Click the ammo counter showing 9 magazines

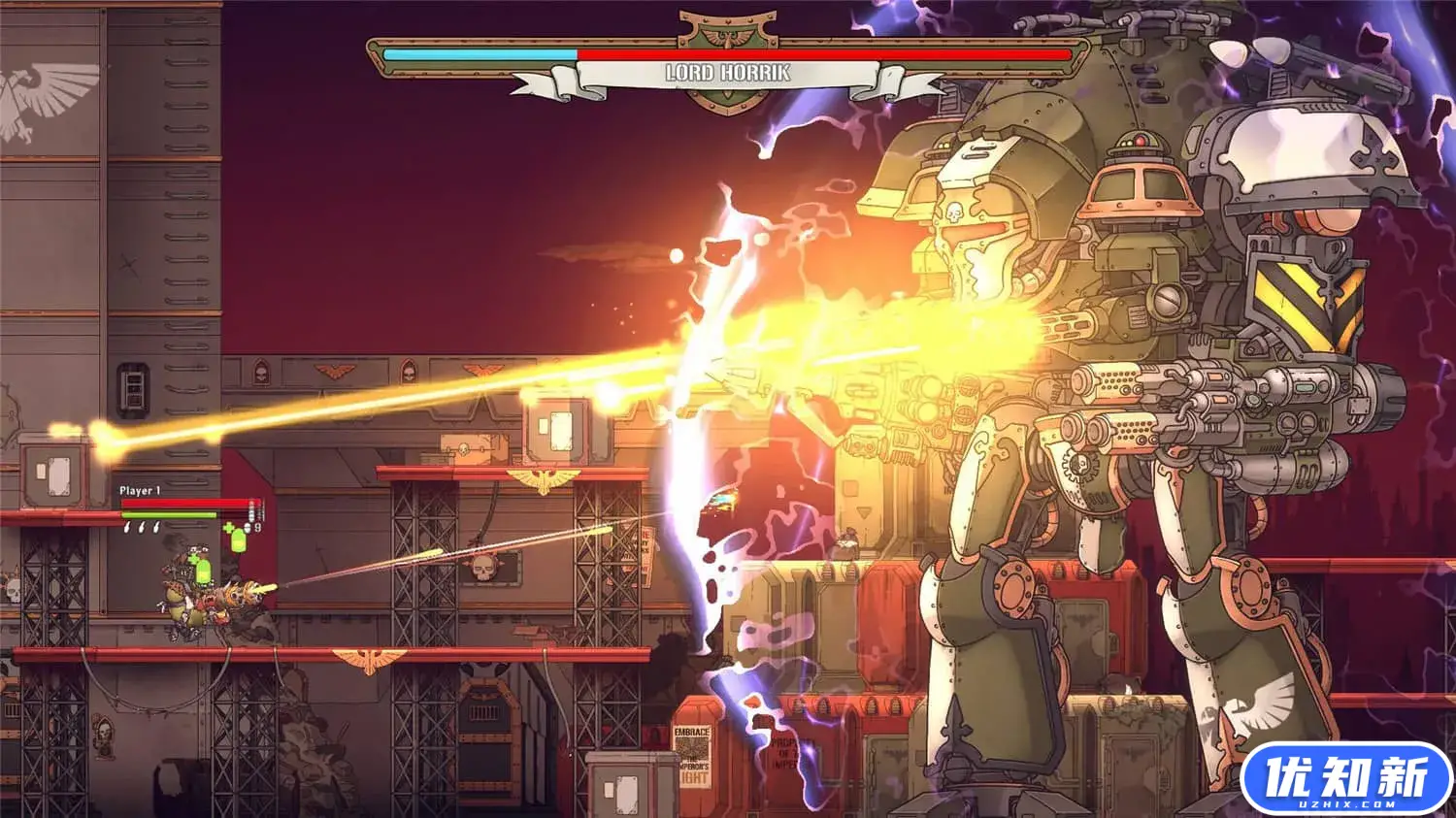257,529
